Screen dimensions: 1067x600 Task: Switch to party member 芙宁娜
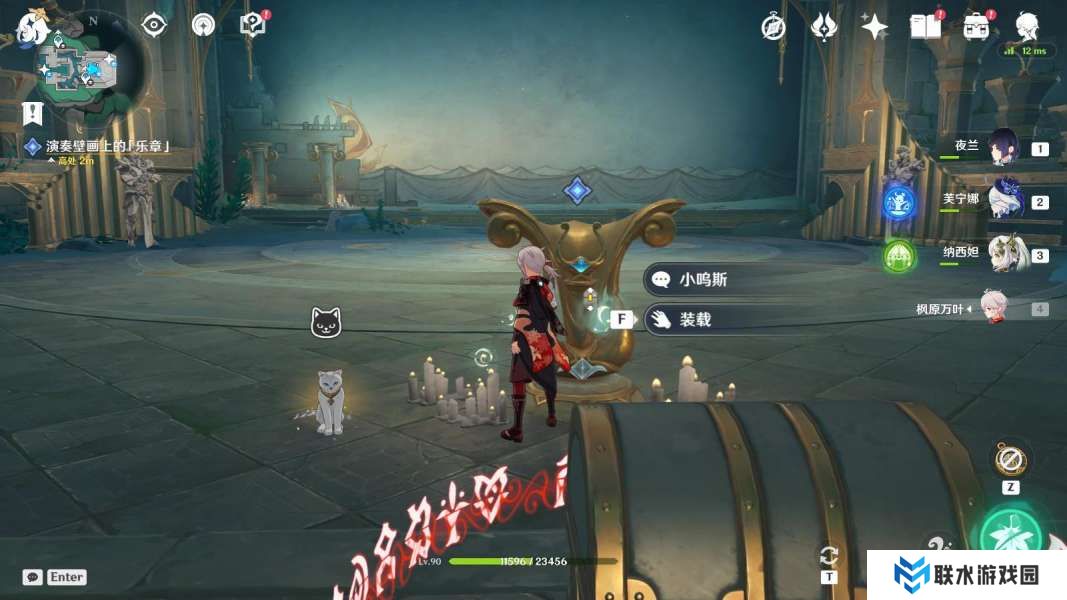pos(1003,200)
